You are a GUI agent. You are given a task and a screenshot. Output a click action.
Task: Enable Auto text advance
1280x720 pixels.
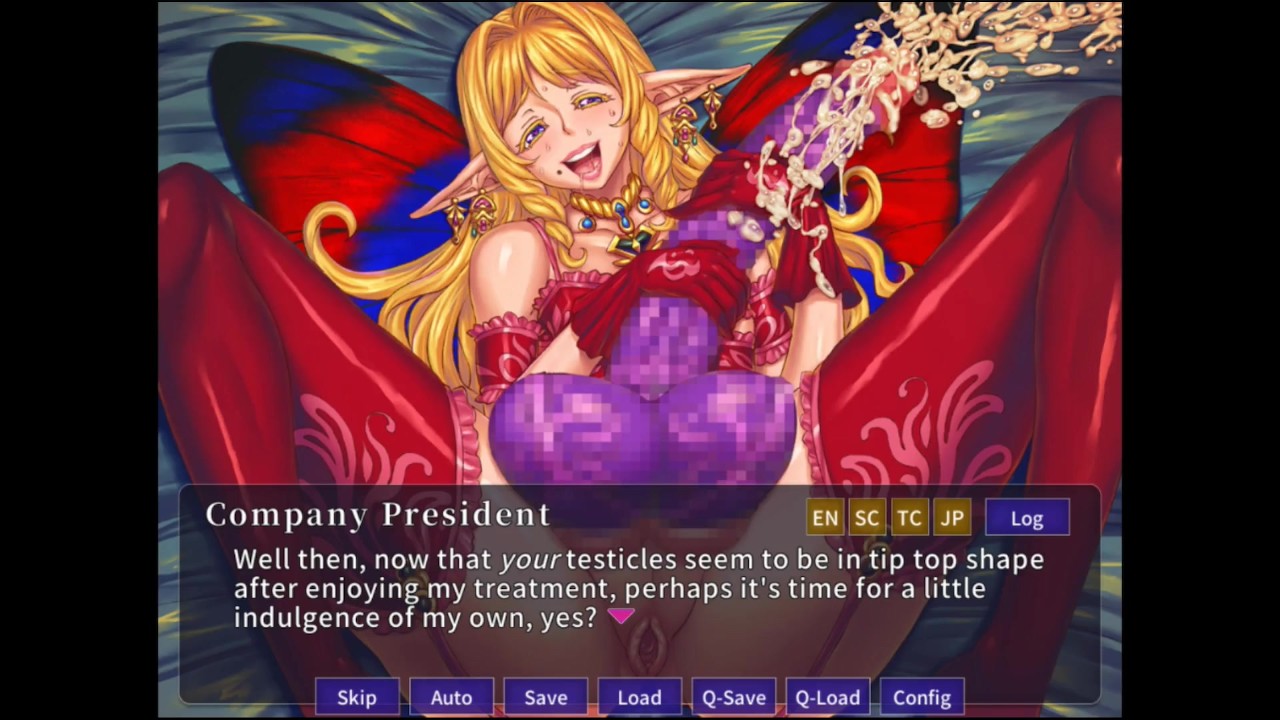[451, 697]
